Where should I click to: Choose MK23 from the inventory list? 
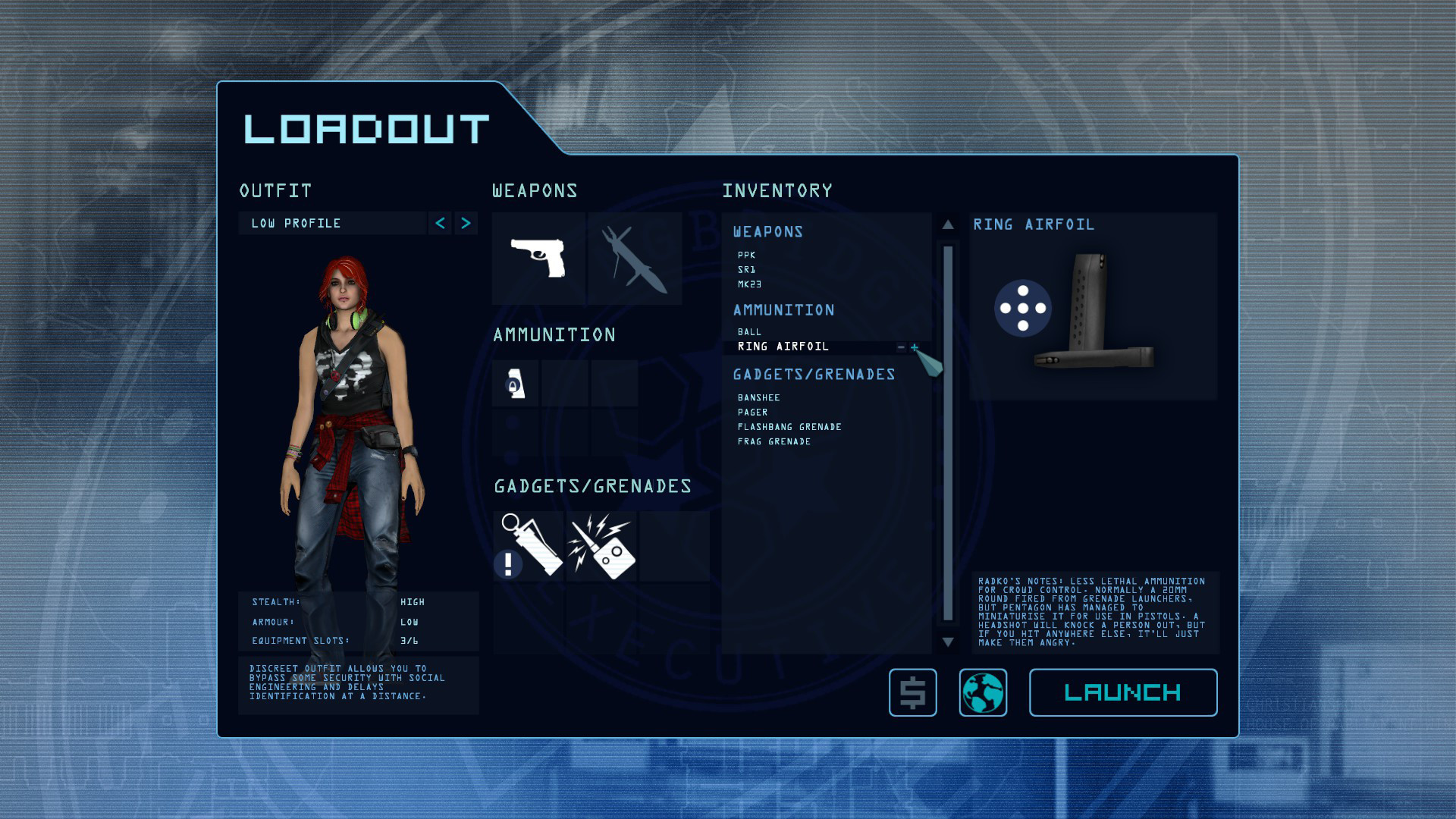[749, 284]
